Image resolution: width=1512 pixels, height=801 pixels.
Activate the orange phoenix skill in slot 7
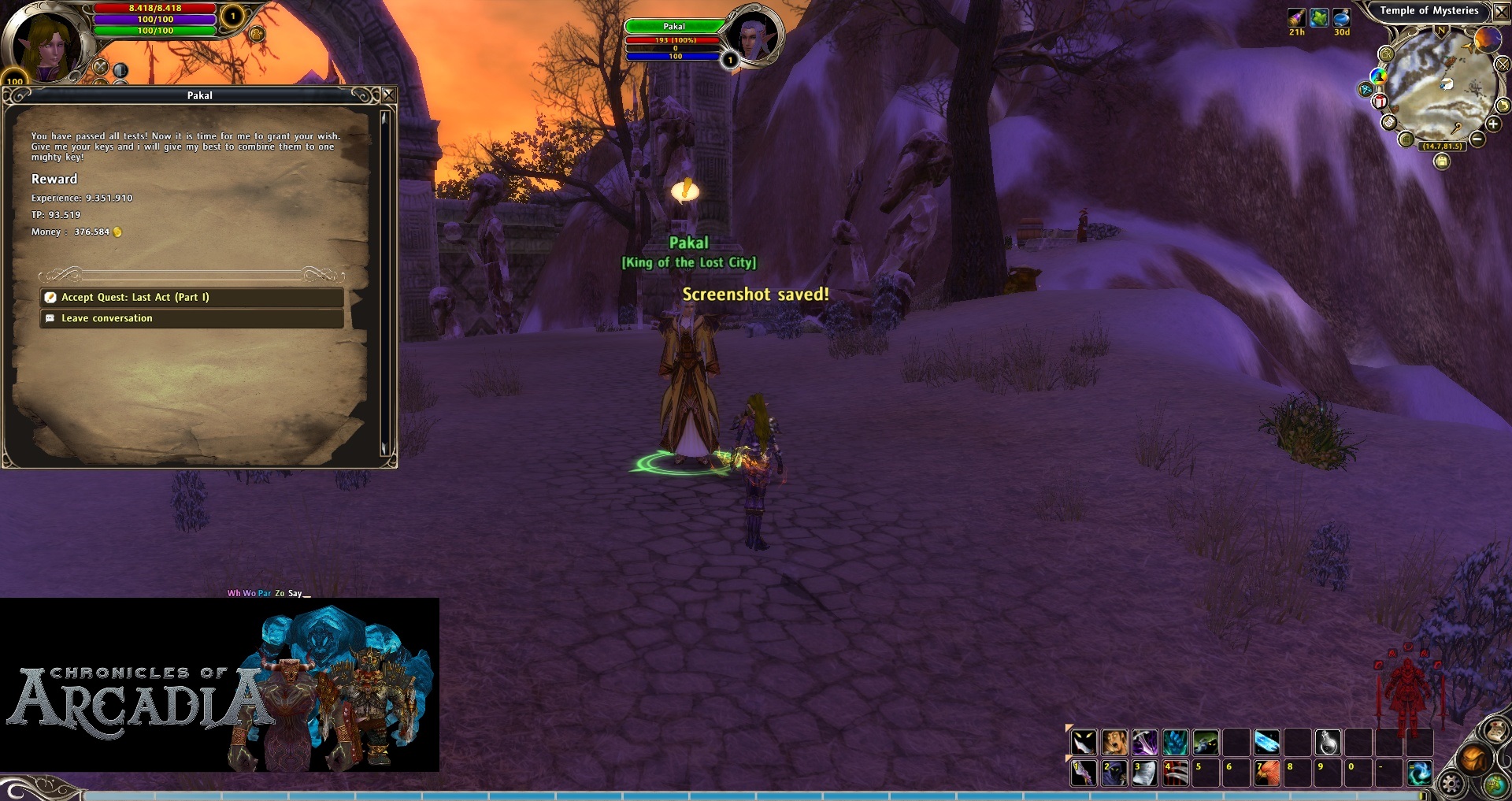(1267, 773)
